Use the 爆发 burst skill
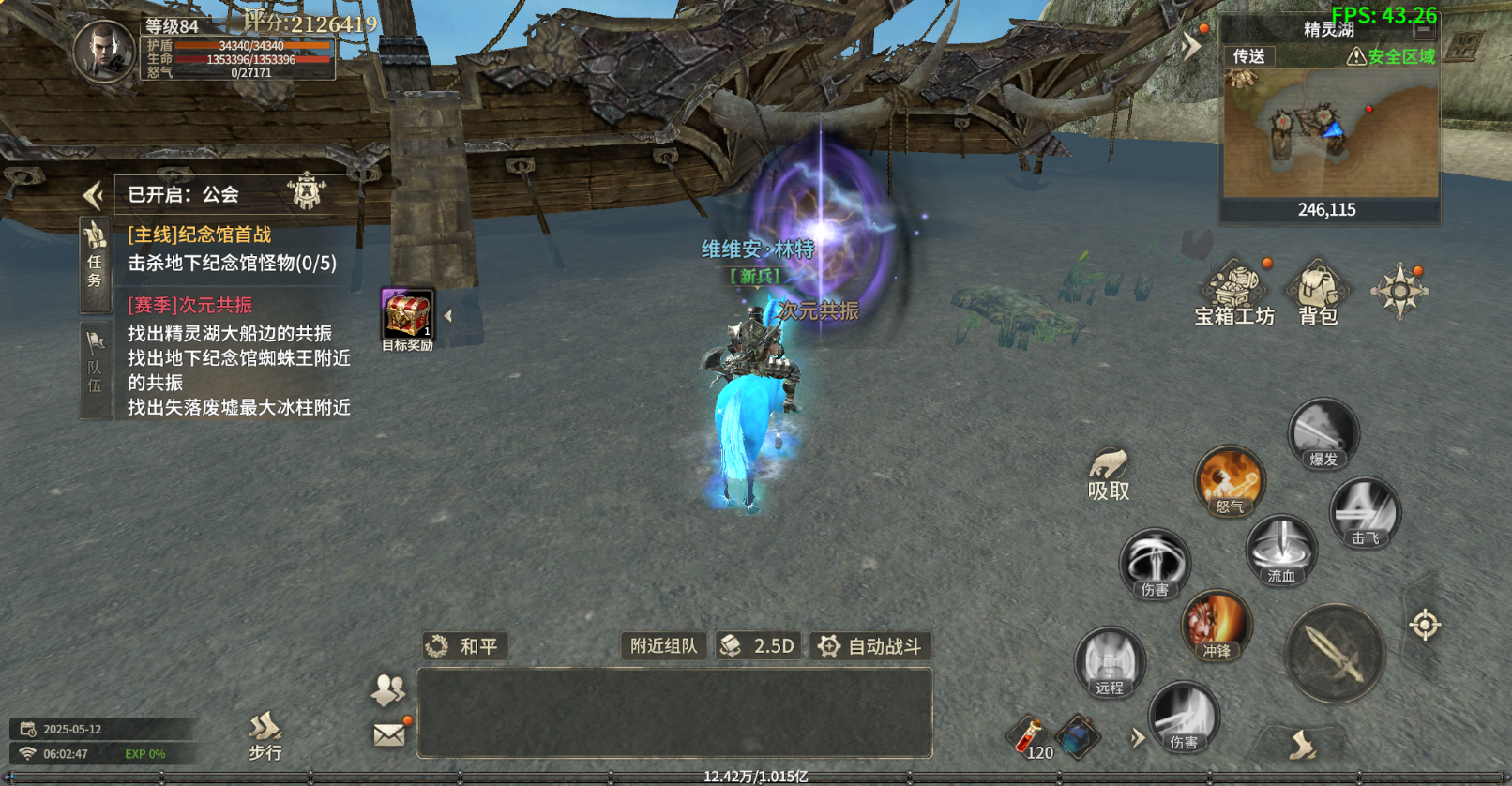 tap(1323, 433)
